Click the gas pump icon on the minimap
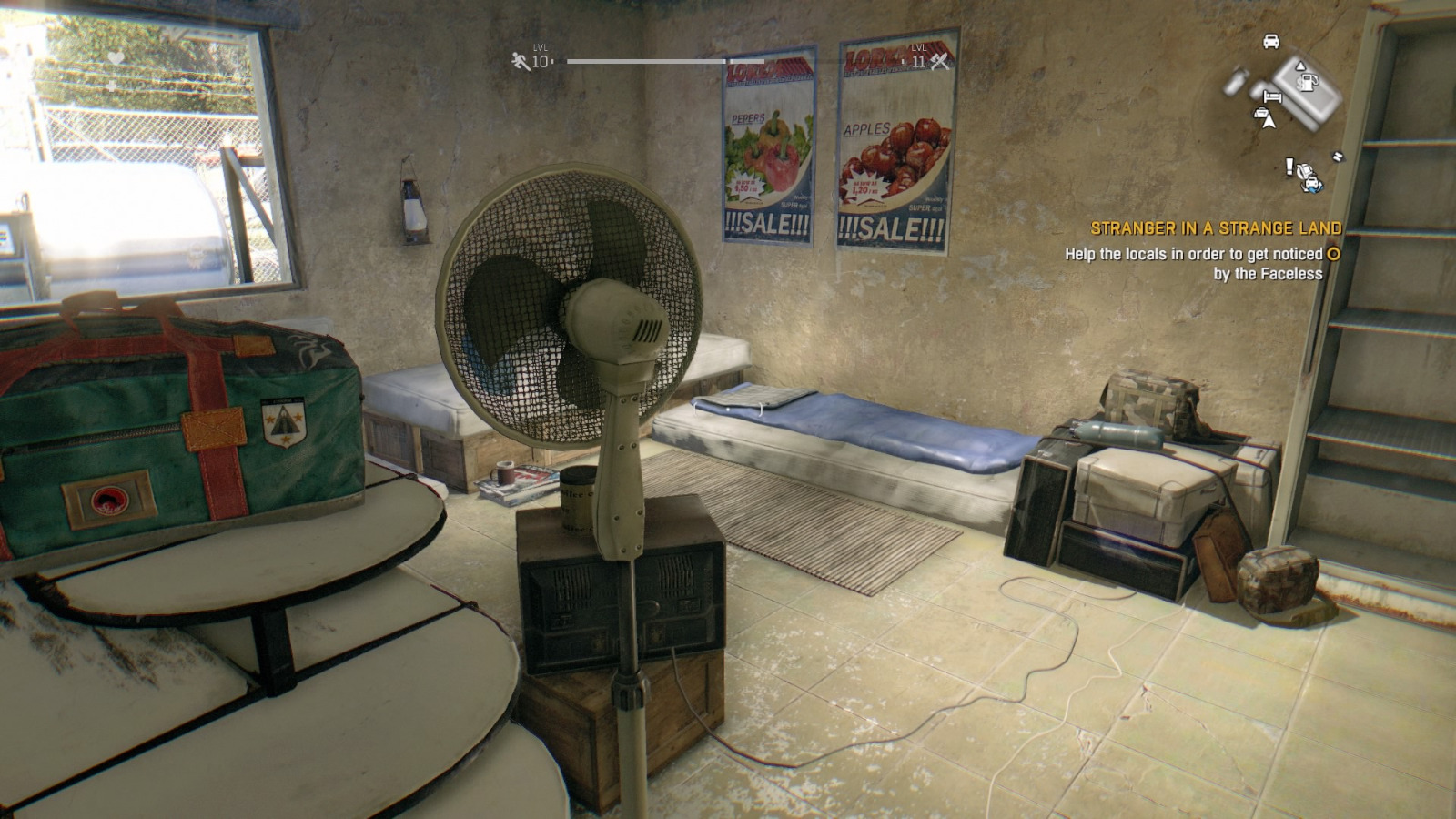This screenshot has height=819, width=1456. pos(1308,82)
